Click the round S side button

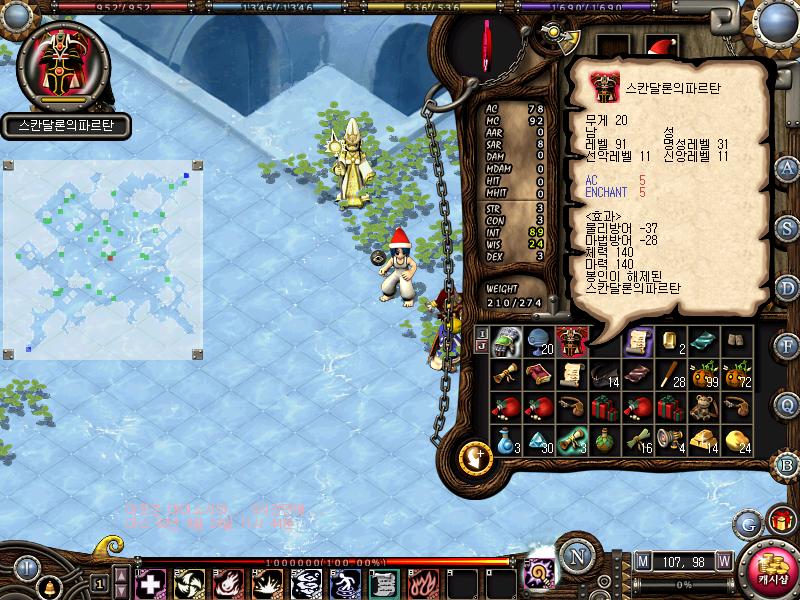coord(788,227)
